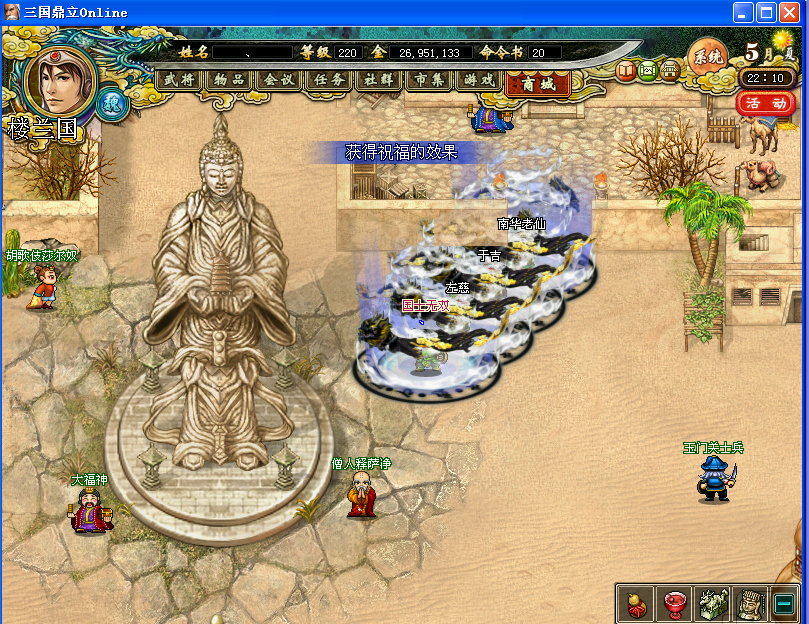Open the 活动 events button

tap(767, 103)
